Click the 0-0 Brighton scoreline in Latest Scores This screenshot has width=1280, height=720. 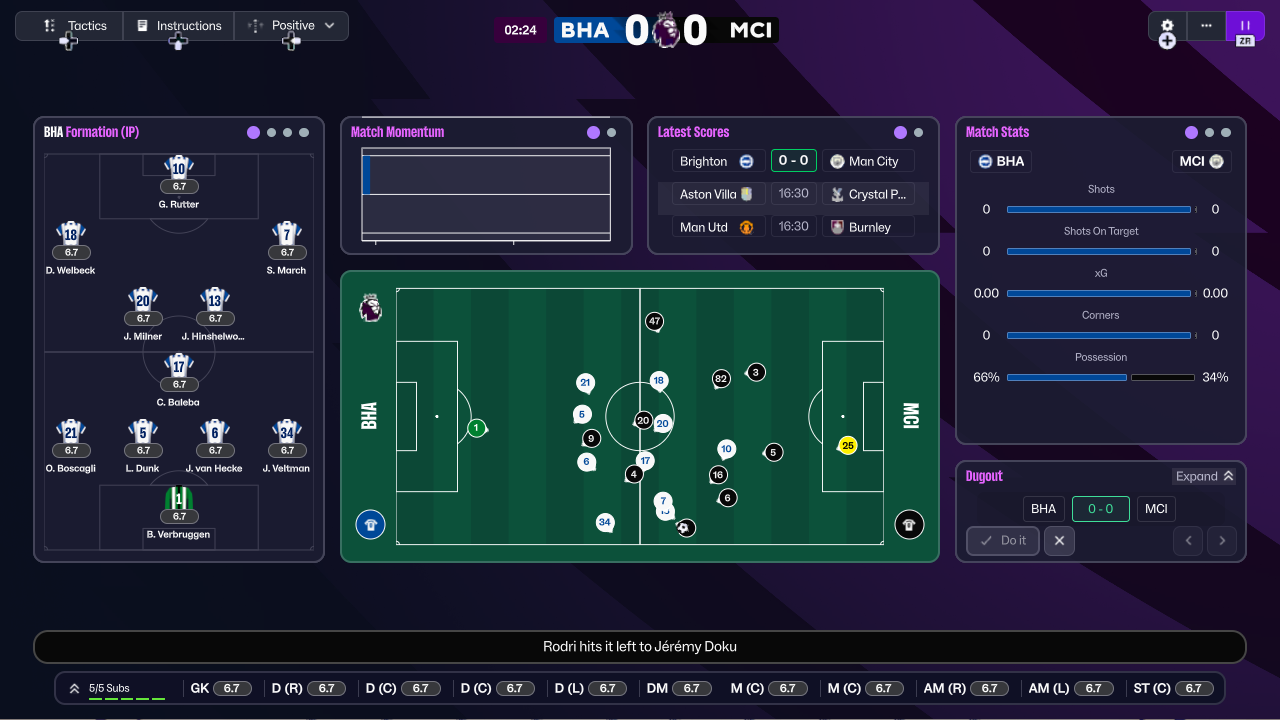click(x=793, y=160)
